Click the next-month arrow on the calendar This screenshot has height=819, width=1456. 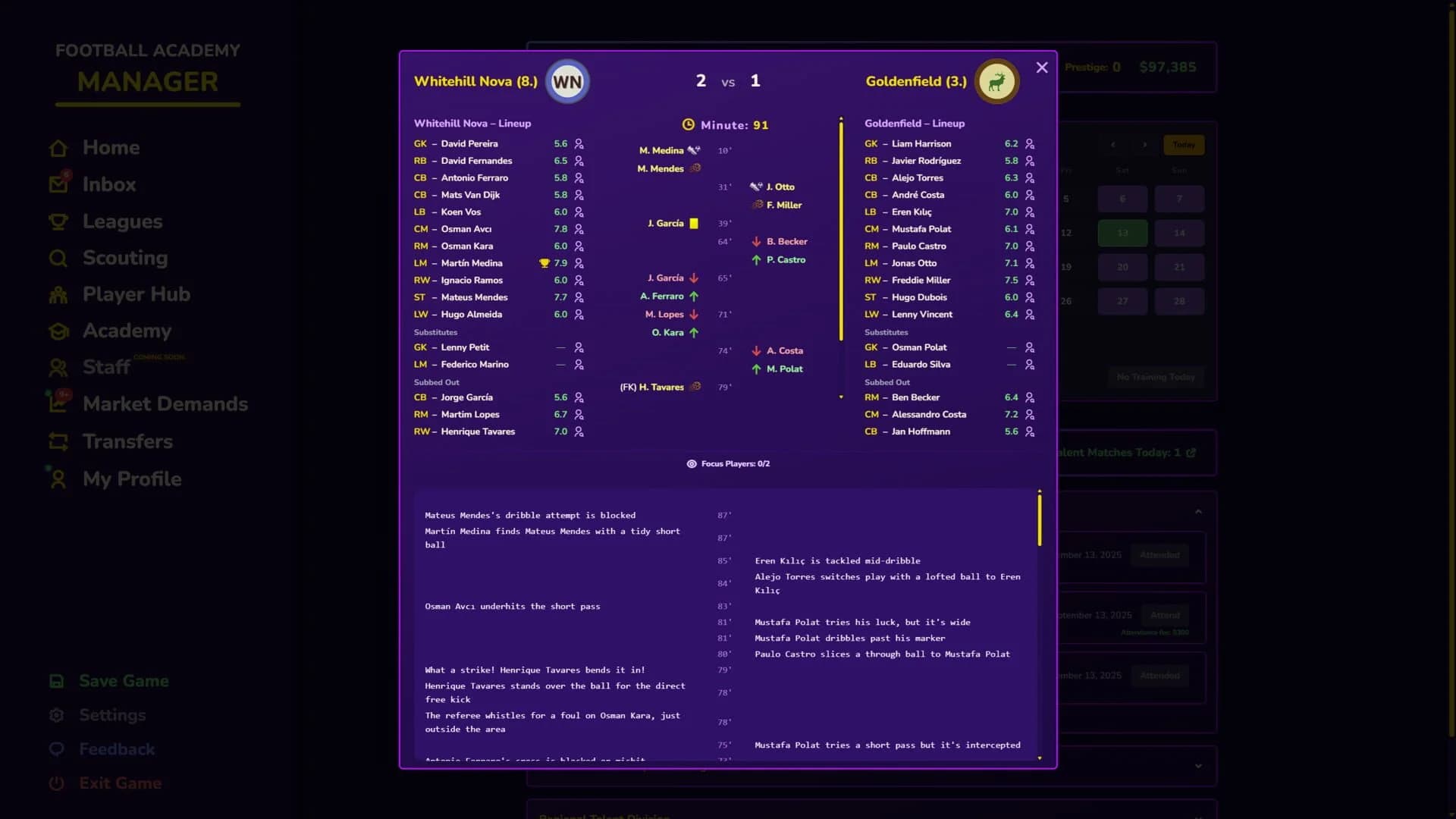(1144, 144)
